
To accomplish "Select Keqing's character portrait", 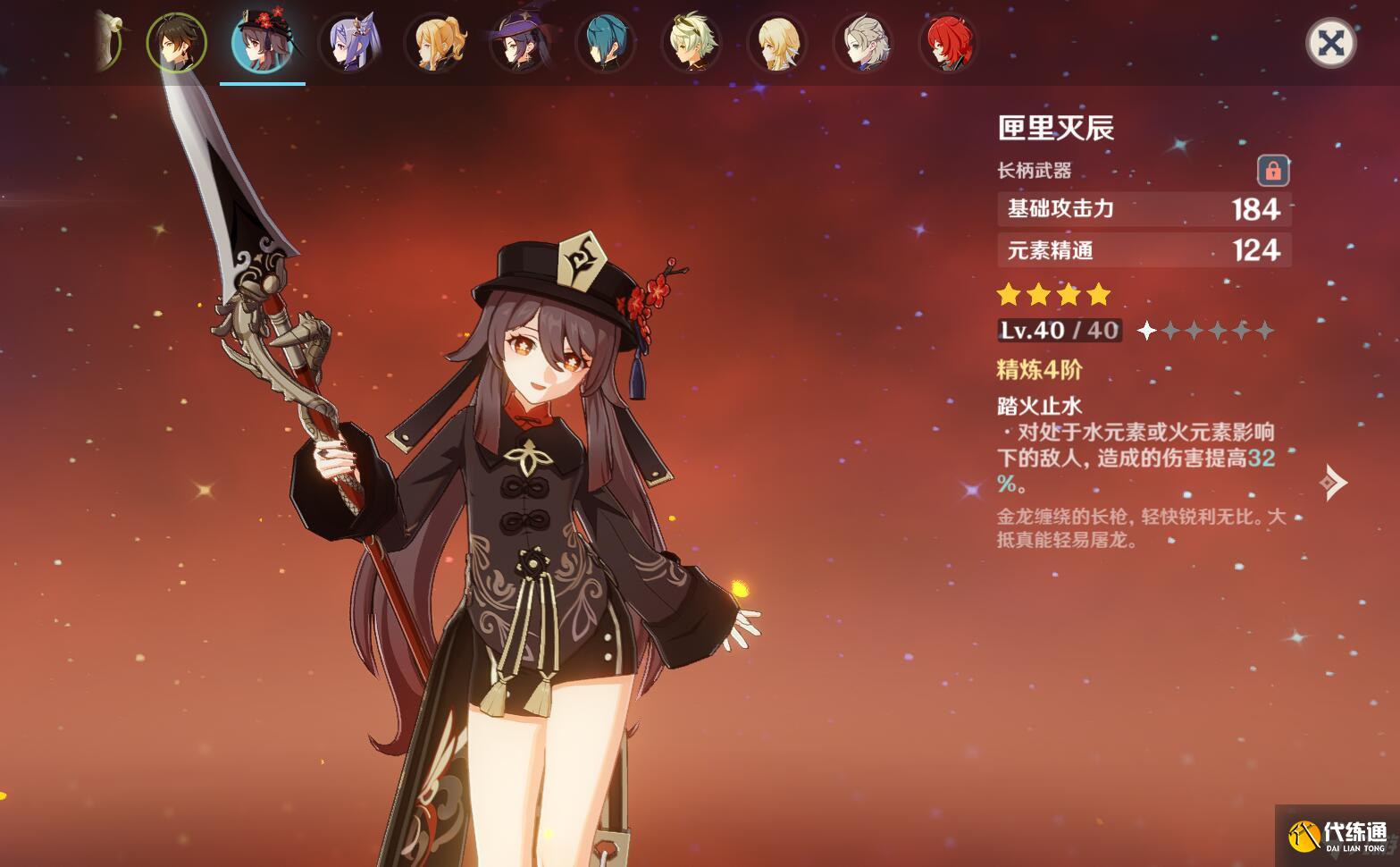I will click(x=348, y=43).
